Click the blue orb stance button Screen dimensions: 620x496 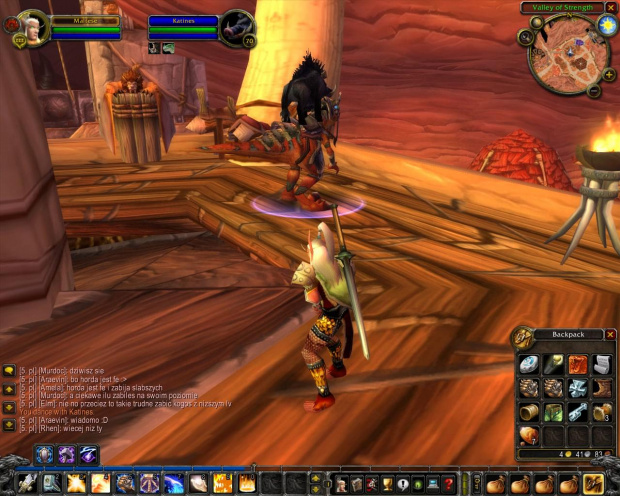click(x=45, y=454)
